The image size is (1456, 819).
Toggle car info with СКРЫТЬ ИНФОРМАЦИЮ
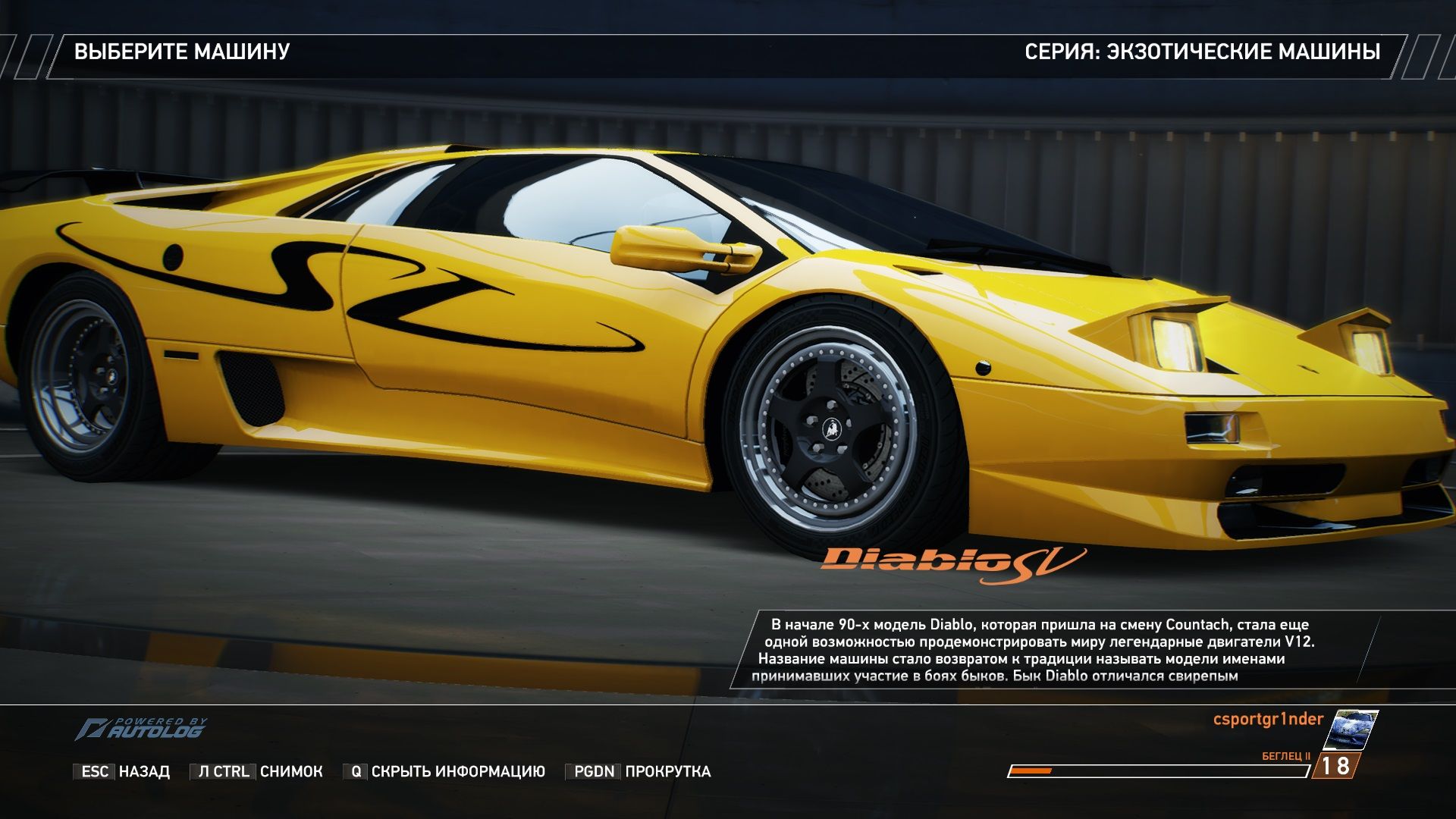(x=456, y=770)
